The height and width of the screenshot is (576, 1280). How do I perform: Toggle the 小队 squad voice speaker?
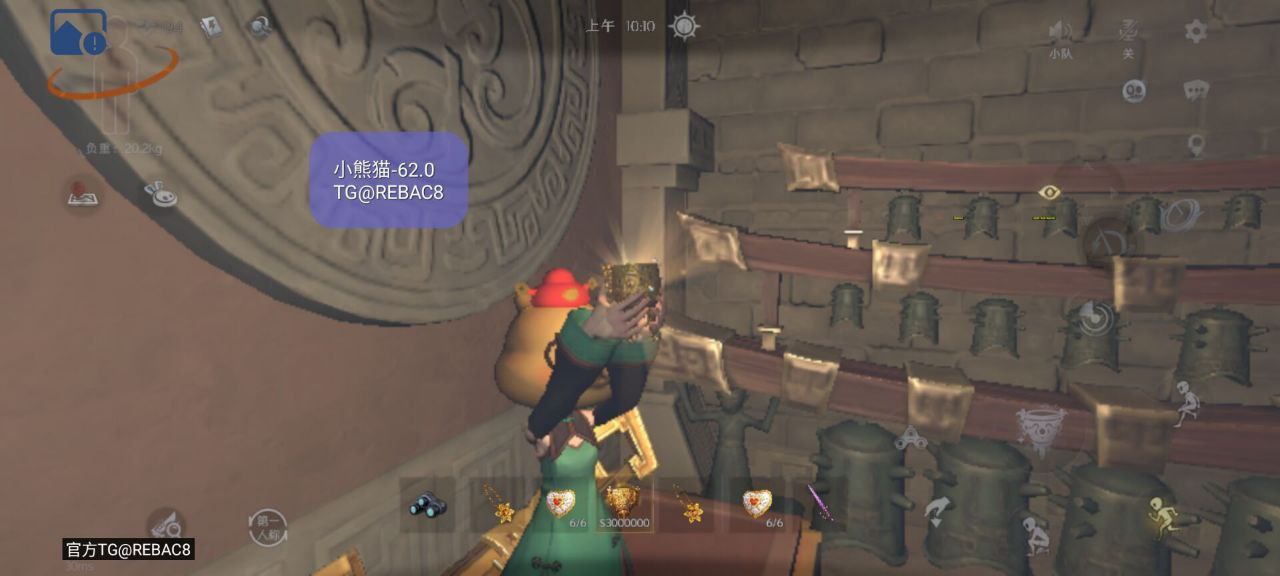coord(1060,34)
